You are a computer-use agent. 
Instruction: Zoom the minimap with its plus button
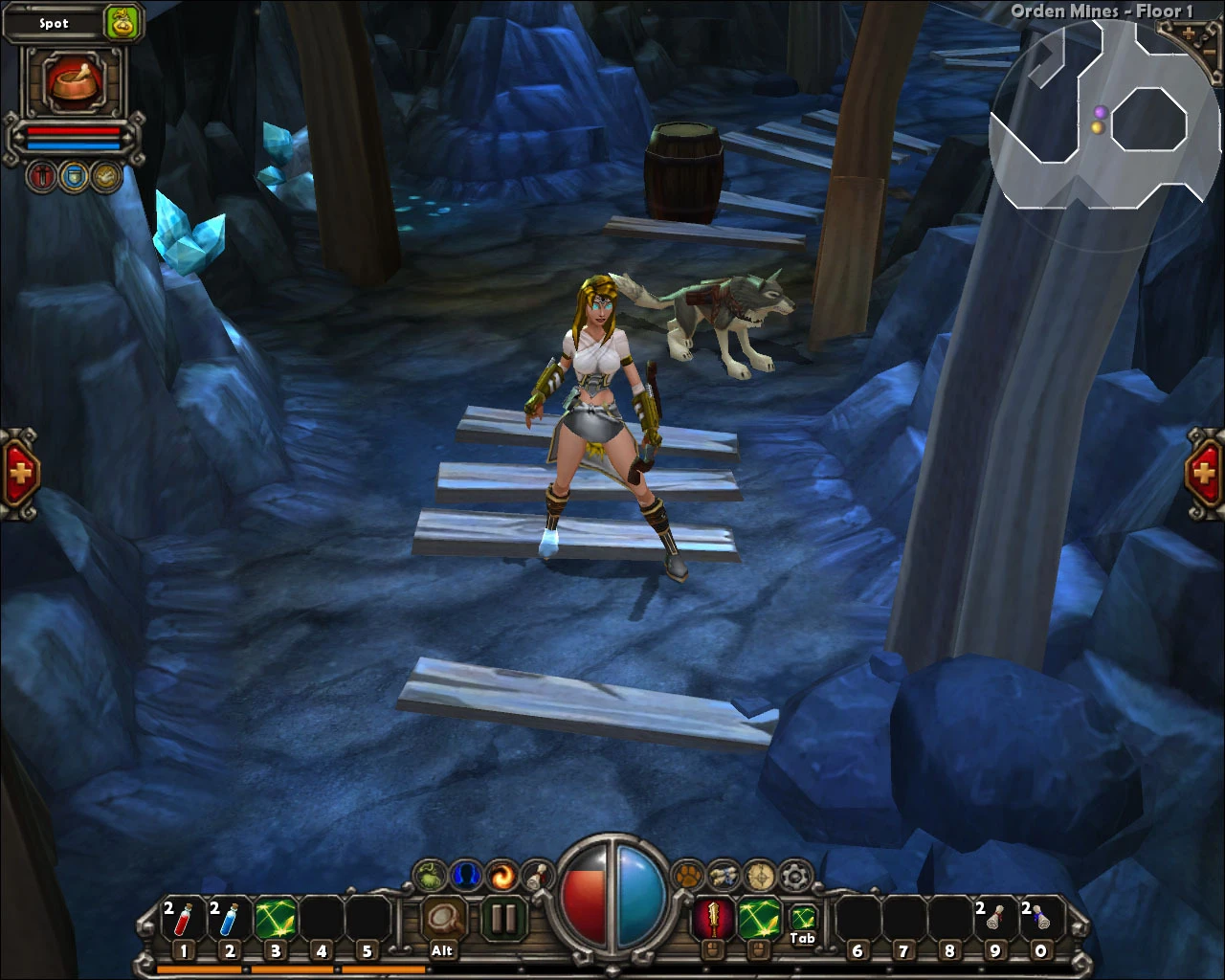1188,32
